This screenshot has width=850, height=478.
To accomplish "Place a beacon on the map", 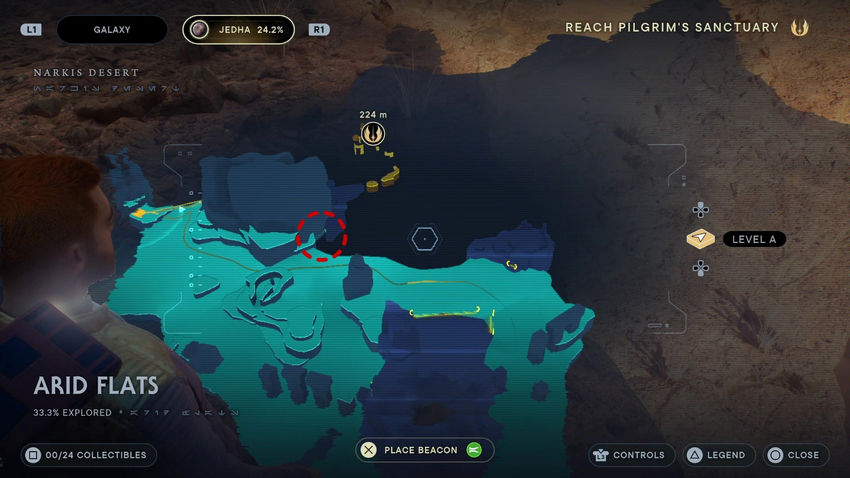I will click(424, 450).
